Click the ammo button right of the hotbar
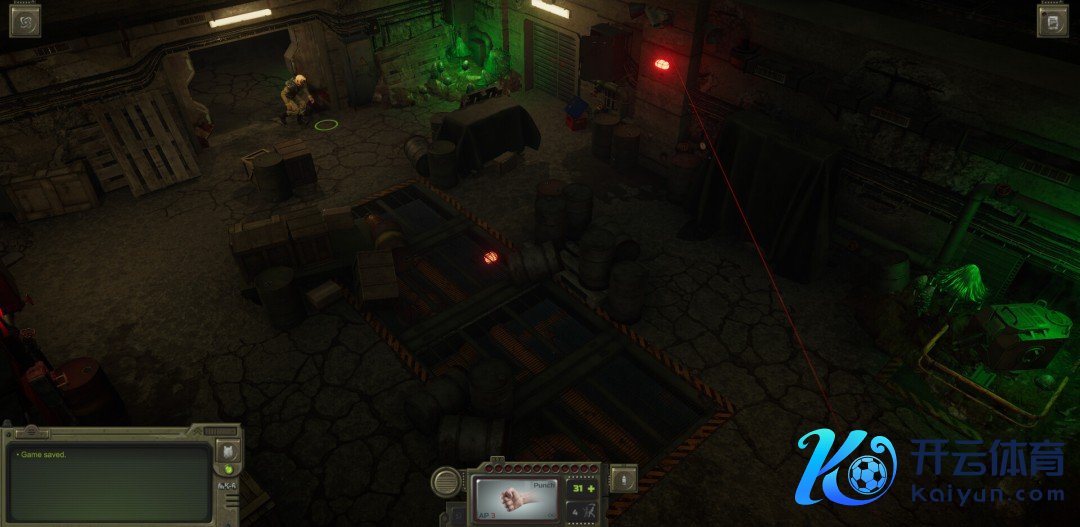The image size is (1080, 527). coord(623,479)
